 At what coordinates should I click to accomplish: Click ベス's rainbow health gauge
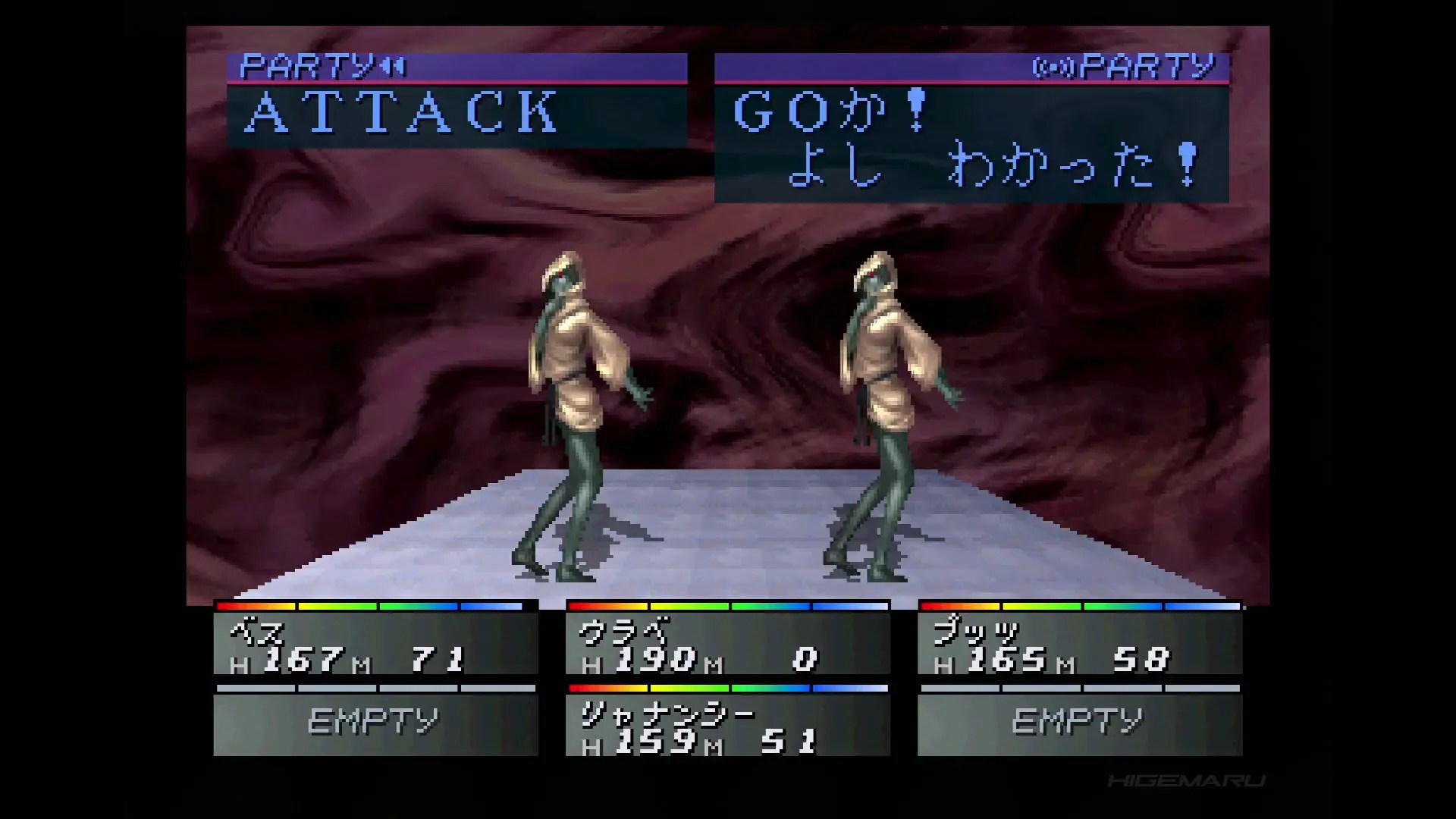pyautogui.click(x=372, y=607)
